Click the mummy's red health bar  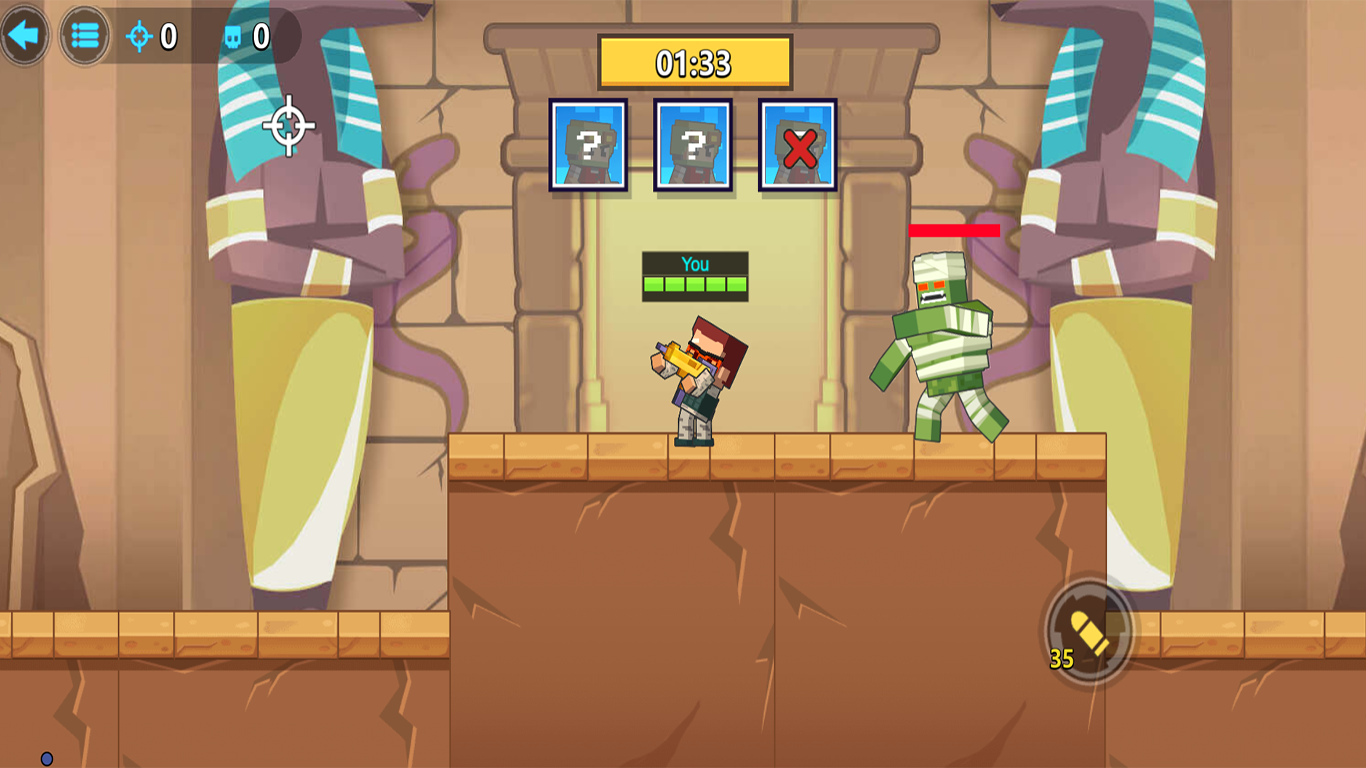pyautogui.click(x=953, y=229)
